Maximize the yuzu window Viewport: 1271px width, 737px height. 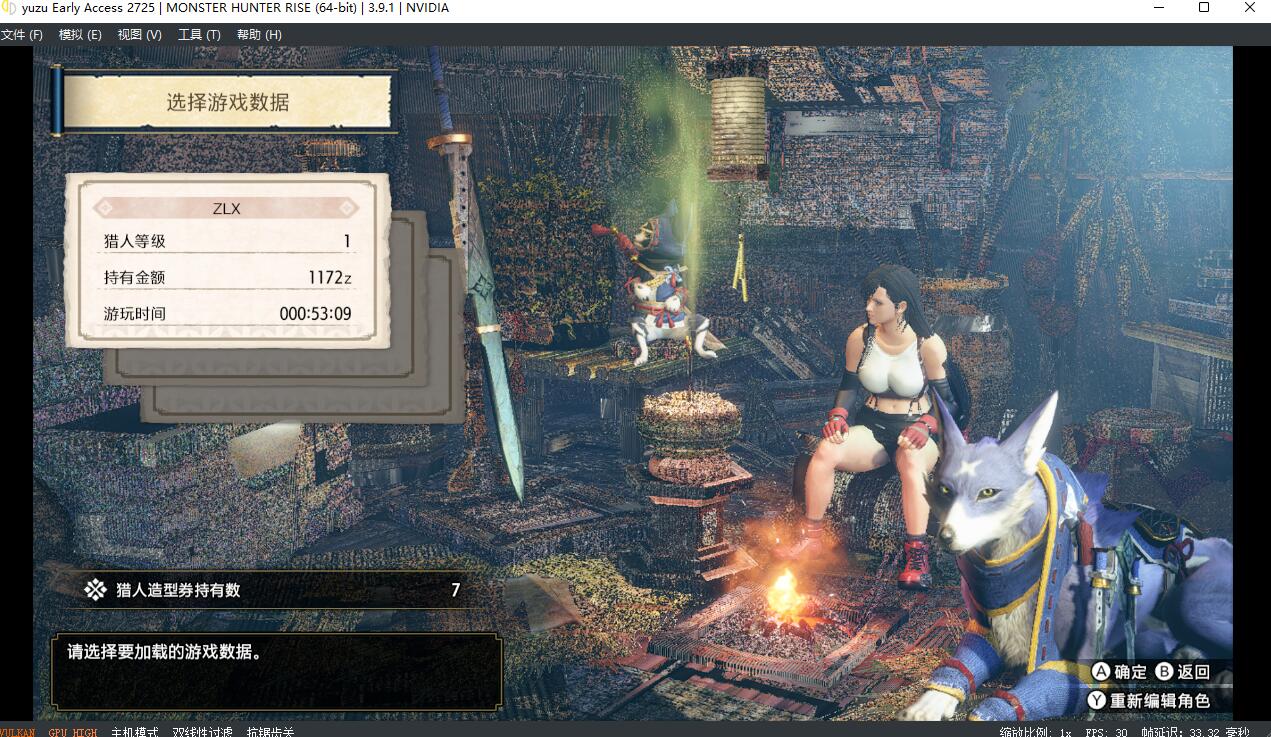point(1204,8)
